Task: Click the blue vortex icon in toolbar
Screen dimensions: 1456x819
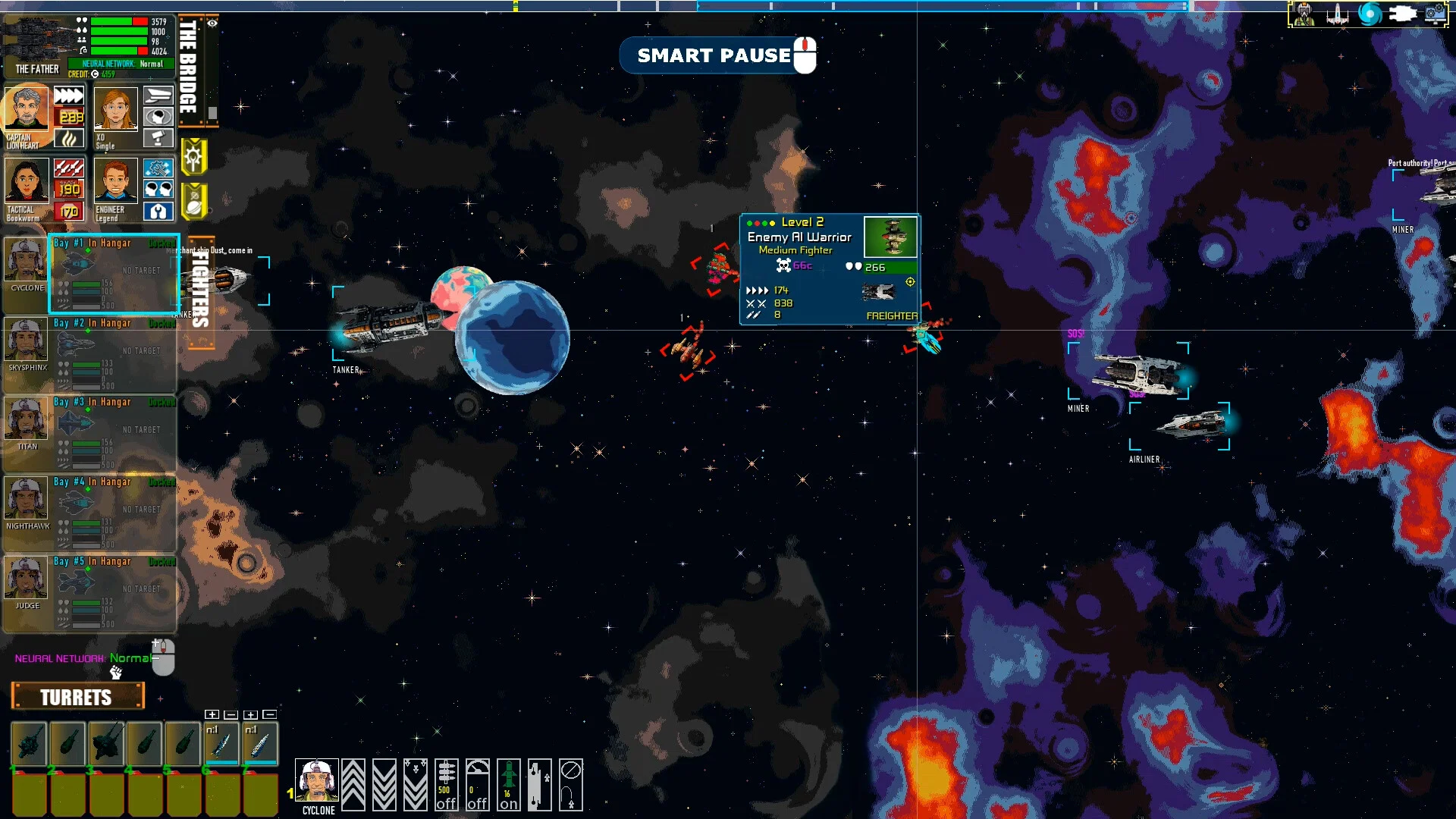Action: 1370,14
